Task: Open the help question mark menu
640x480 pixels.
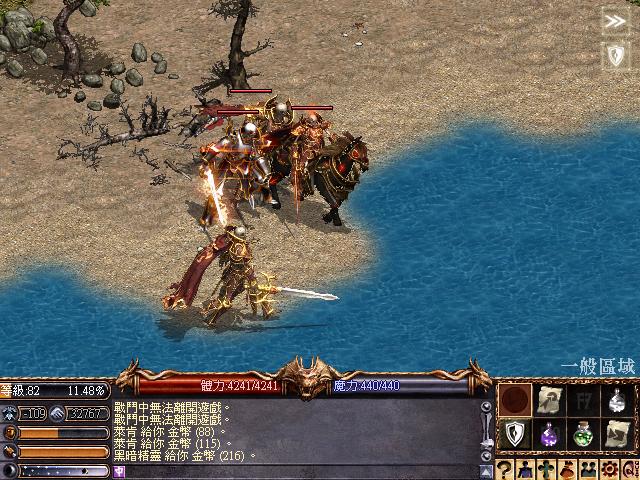Action: pyautogui.click(x=505, y=469)
